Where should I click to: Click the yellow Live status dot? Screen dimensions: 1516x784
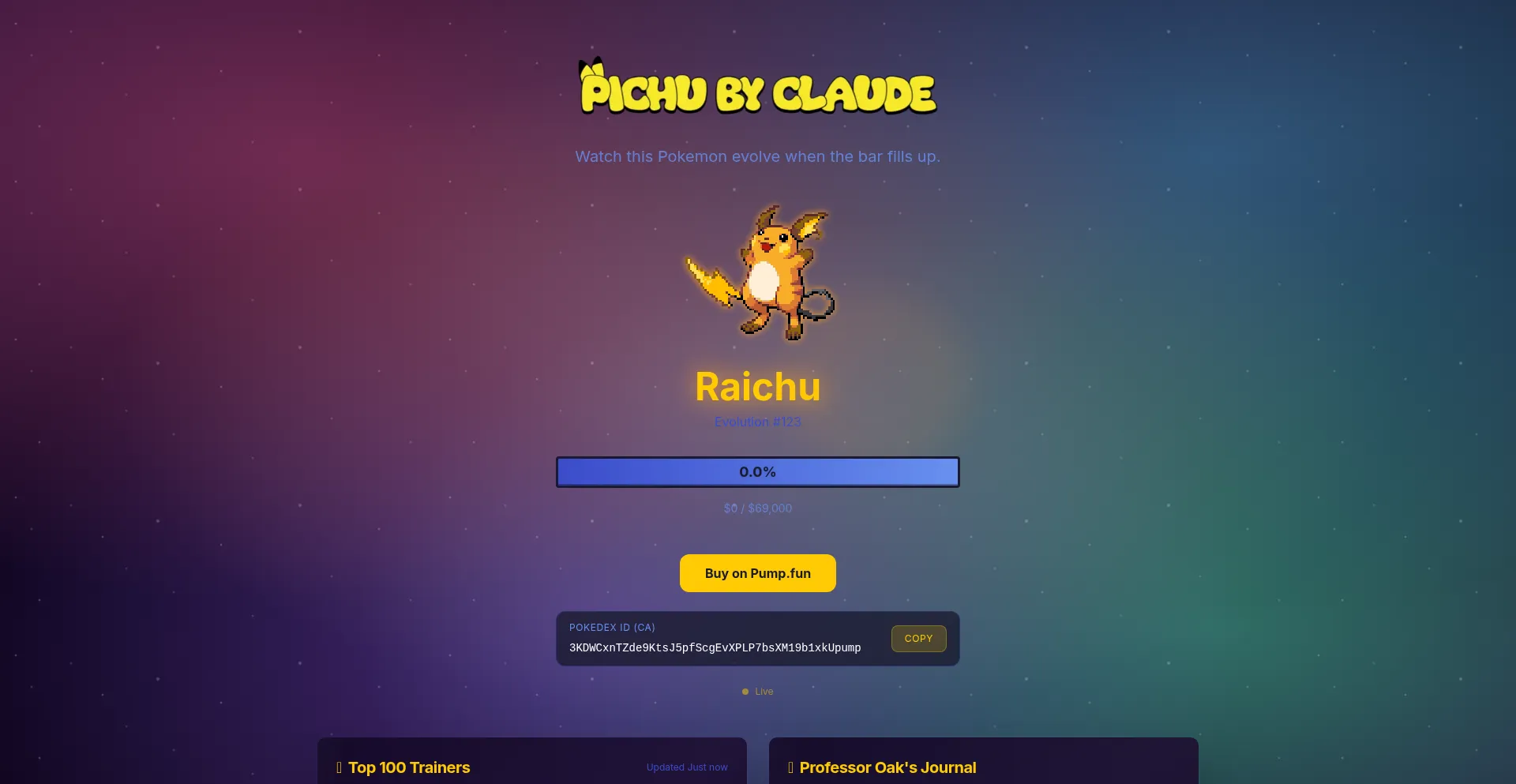click(x=745, y=691)
